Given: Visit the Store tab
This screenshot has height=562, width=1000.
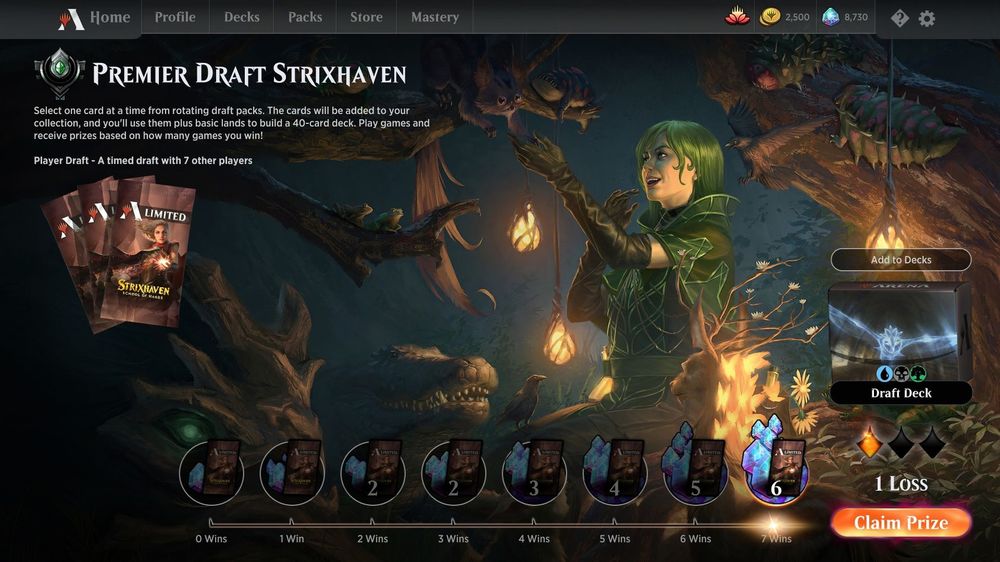Looking at the screenshot, I should pos(366,18).
